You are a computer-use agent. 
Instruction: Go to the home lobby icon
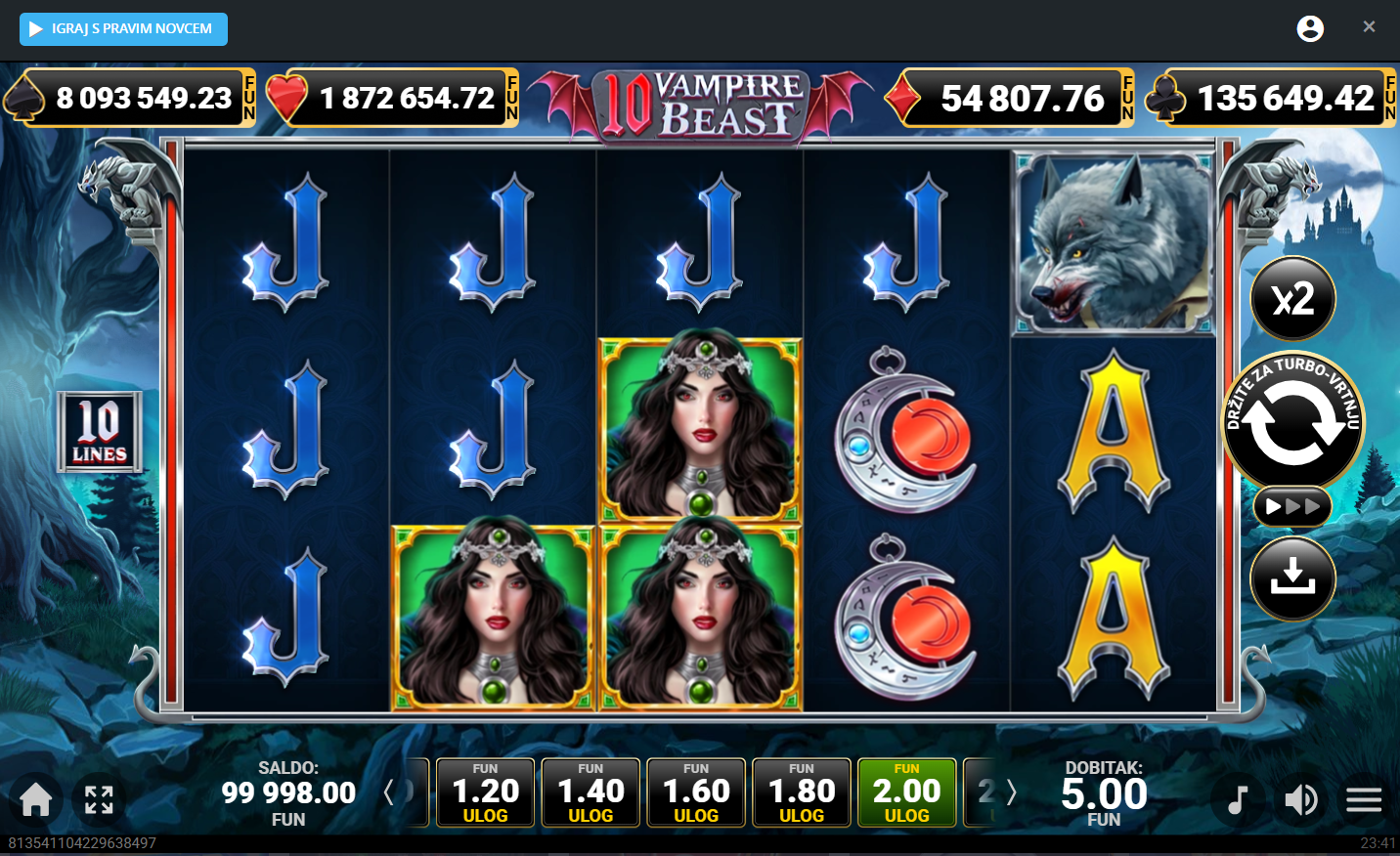click(36, 799)
